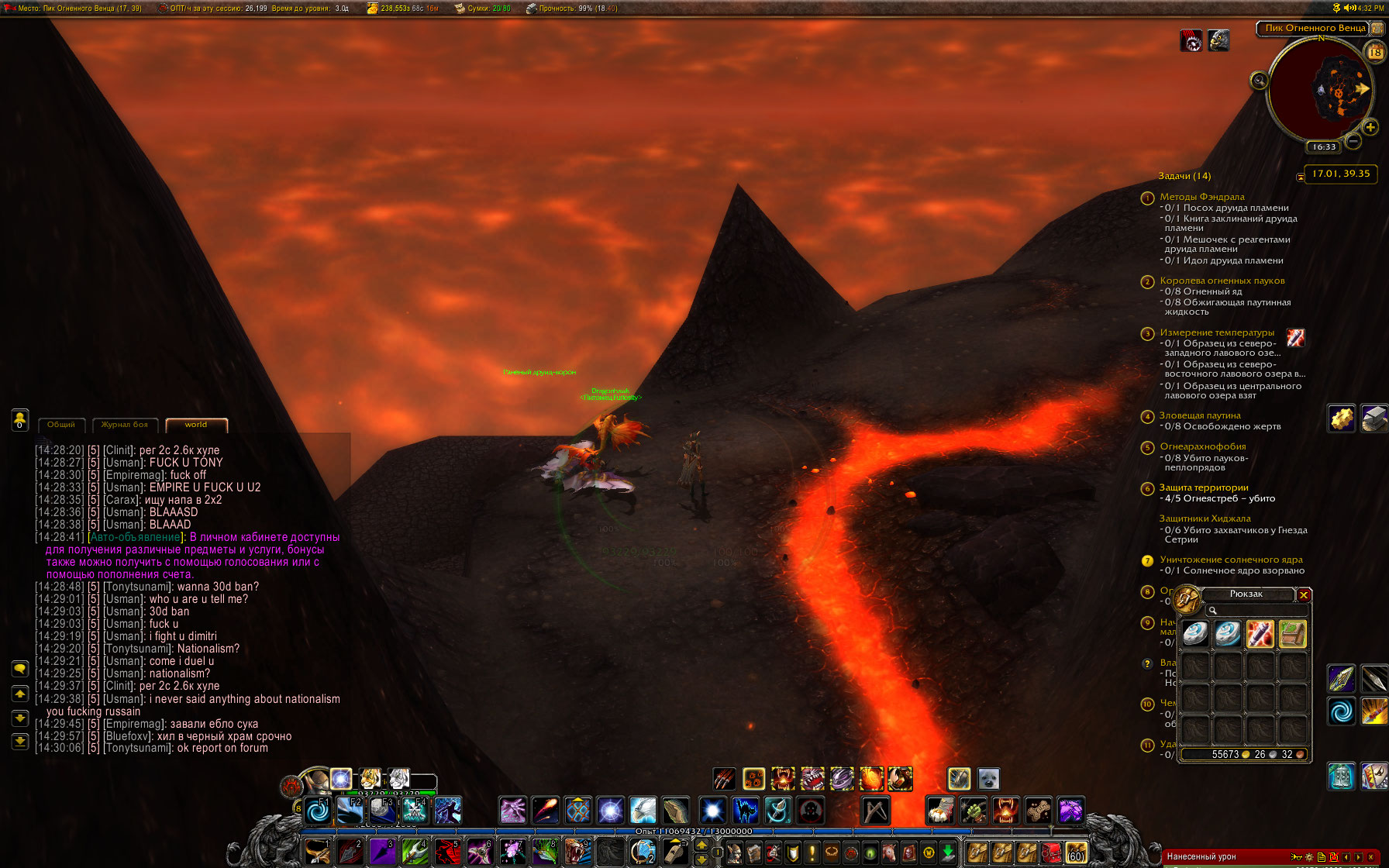Select the Королева огненных пауков quest title

click(1222, 281)
